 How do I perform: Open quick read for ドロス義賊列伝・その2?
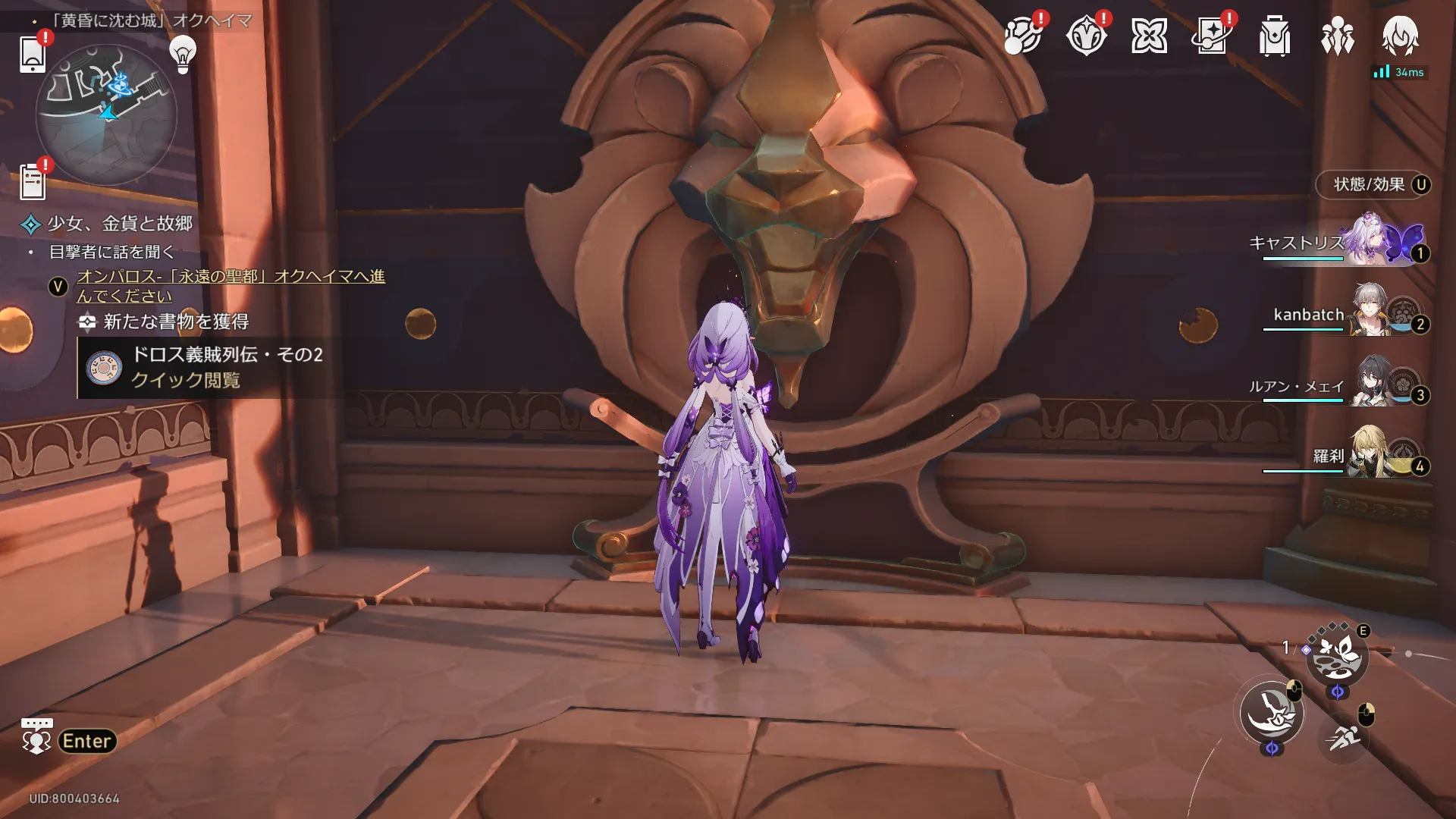coord(185,380)
